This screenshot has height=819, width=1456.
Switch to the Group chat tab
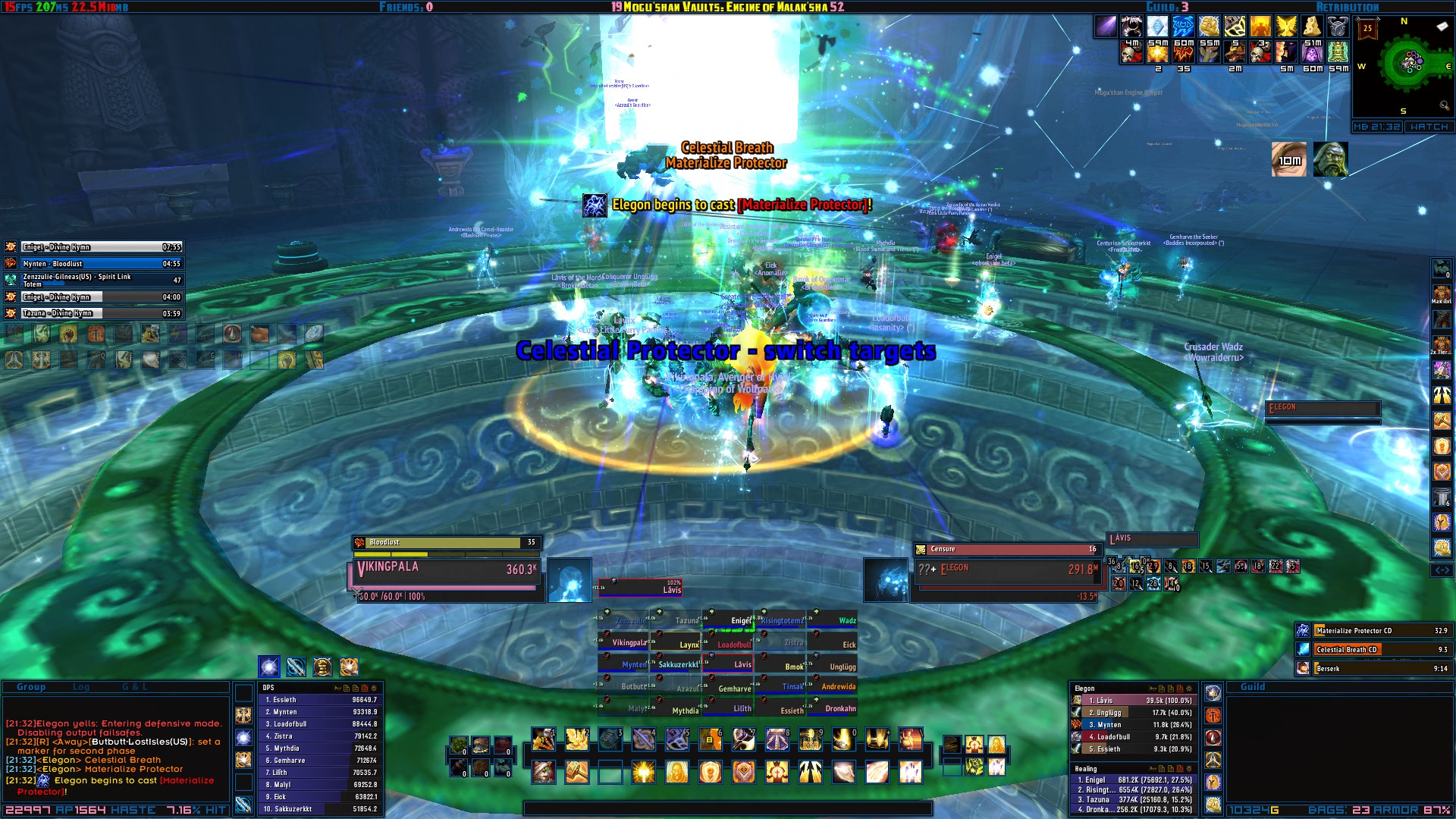click(31, 687)
